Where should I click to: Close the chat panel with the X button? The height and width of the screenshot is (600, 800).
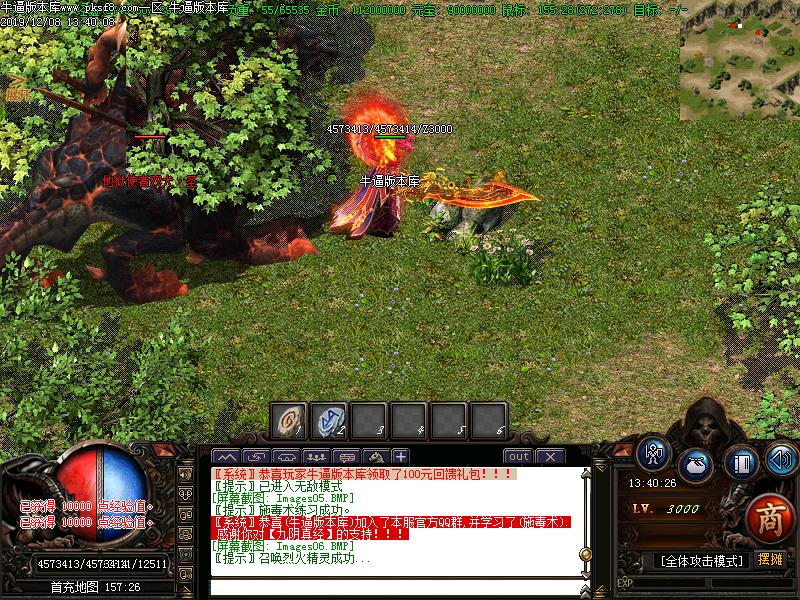549,457
